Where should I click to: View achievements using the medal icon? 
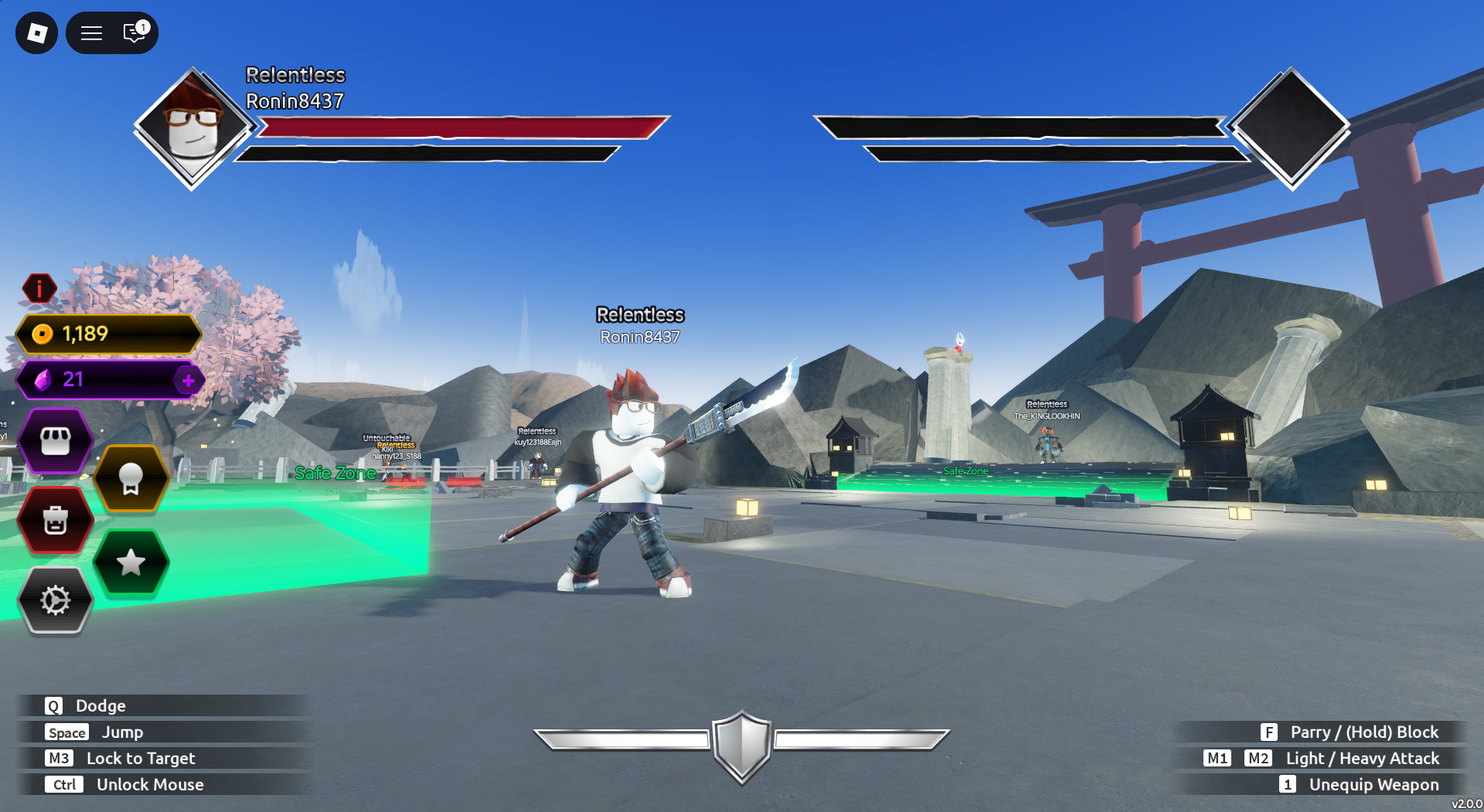point(131,478)
